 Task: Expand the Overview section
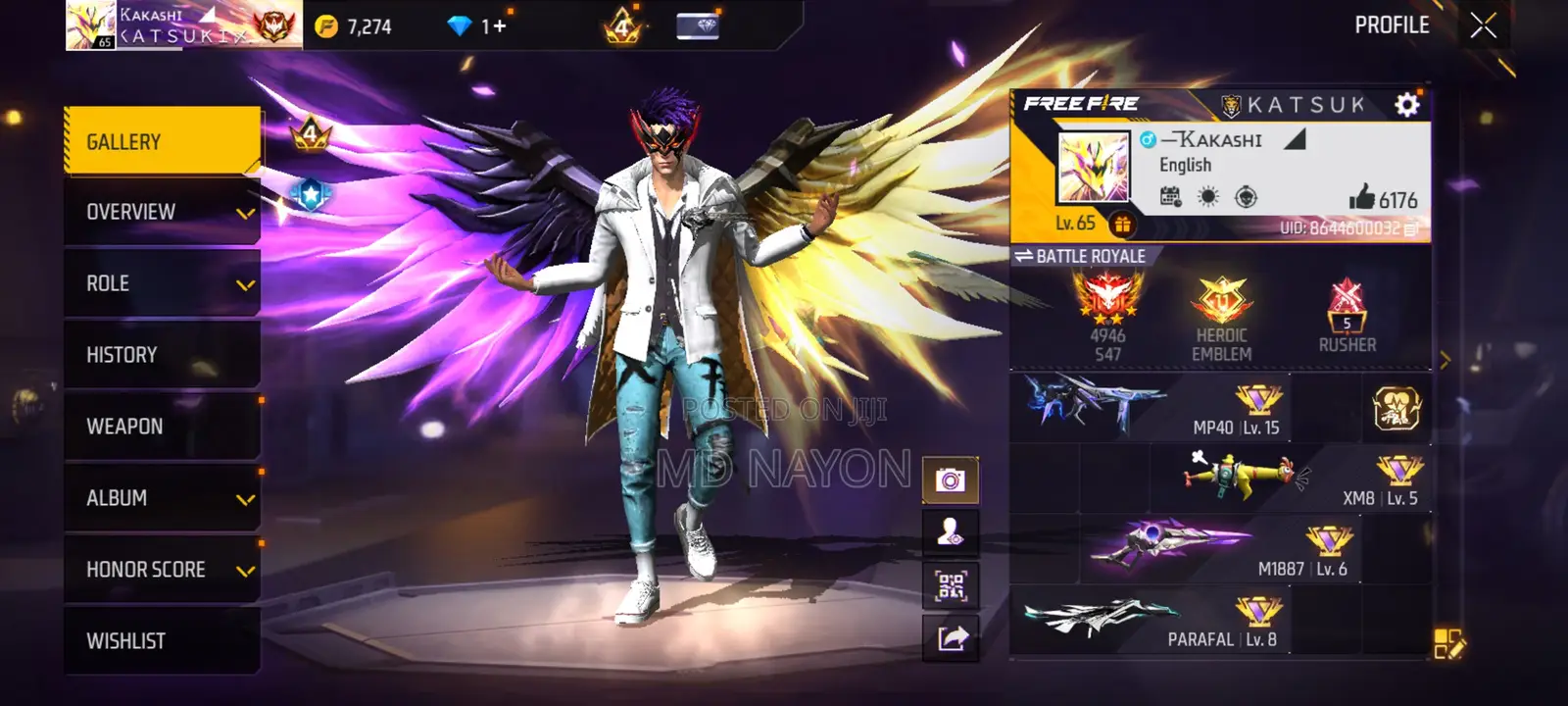pyautogui.click(x=163, y=211)
